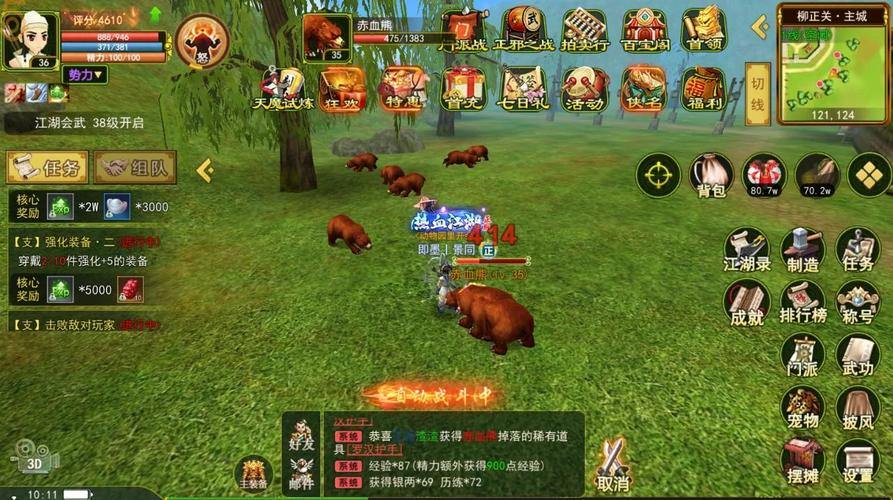
Task: Open the 摆摊 stall menu
Action: [802, 461]
